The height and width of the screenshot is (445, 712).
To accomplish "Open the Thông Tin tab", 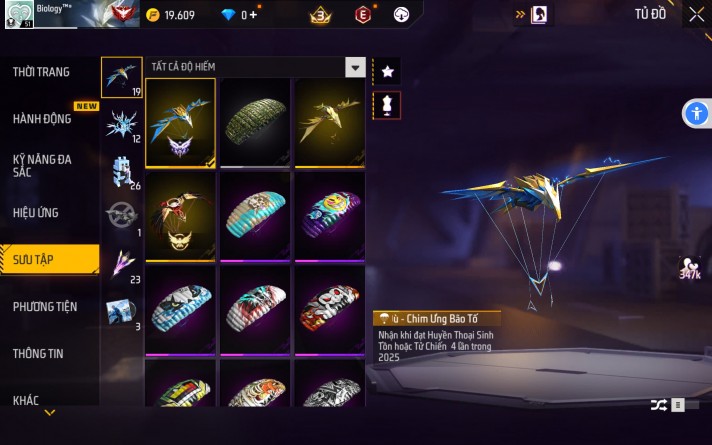I will (x=39, y=354).
